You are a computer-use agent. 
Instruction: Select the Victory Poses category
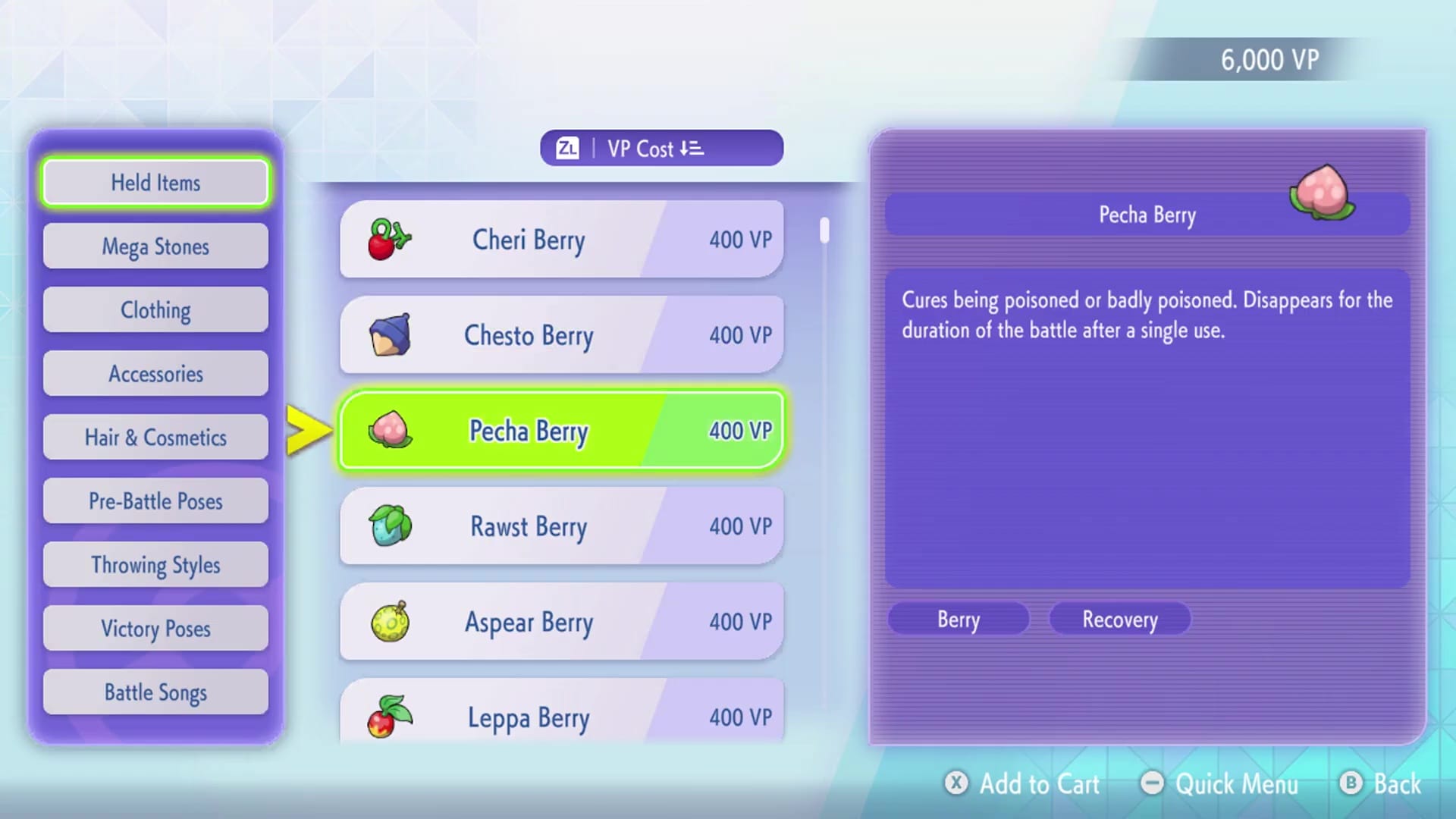tap(155, 628)
